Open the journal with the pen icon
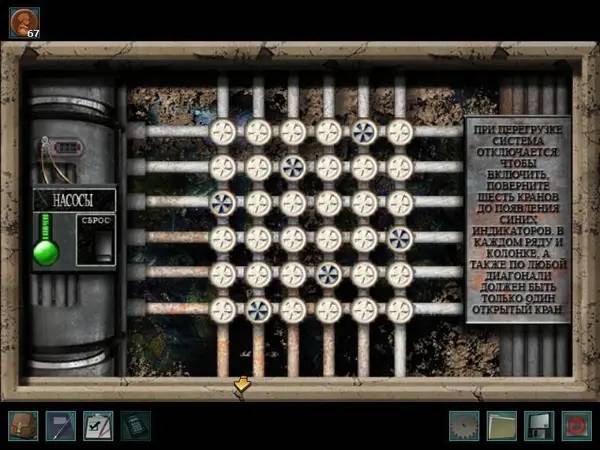Viewport: 600px width, 450px height. tap(61, 425)
